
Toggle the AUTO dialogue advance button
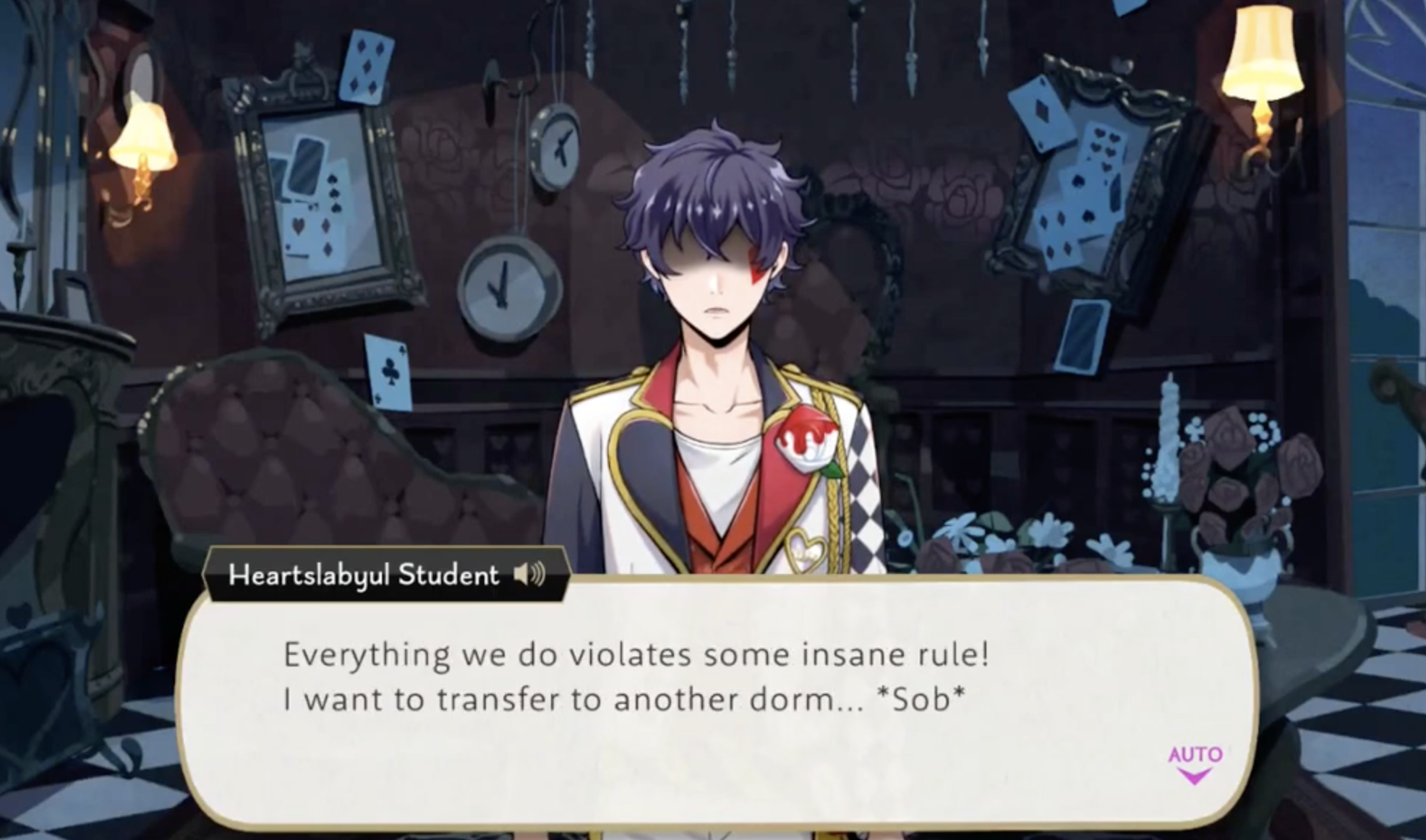coord(1195,763)
